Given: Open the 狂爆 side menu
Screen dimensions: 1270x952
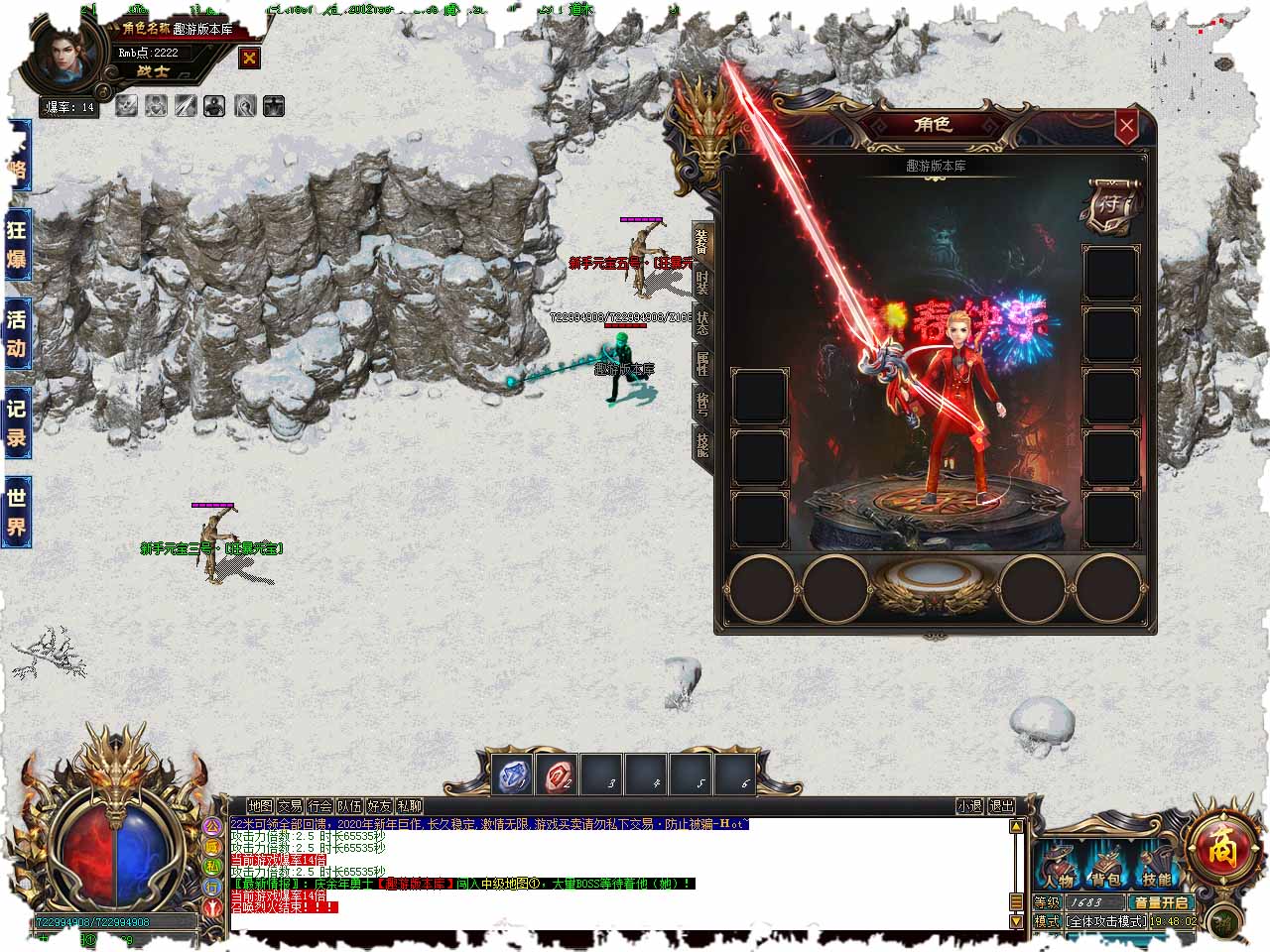Looking at the screenshot, I should coord(17,244).
